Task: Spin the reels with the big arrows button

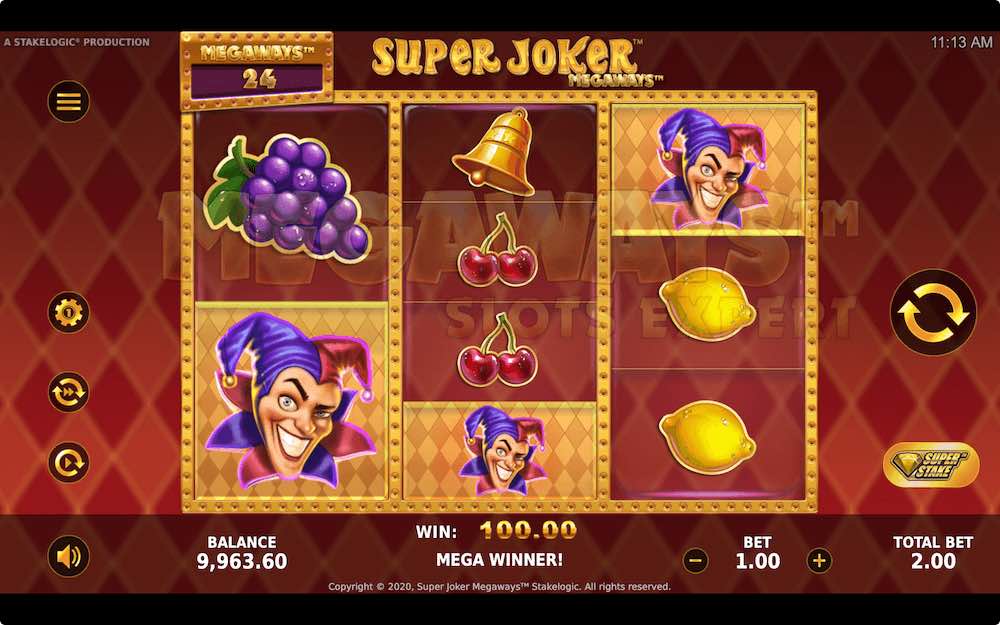Action: click(933, 313)
